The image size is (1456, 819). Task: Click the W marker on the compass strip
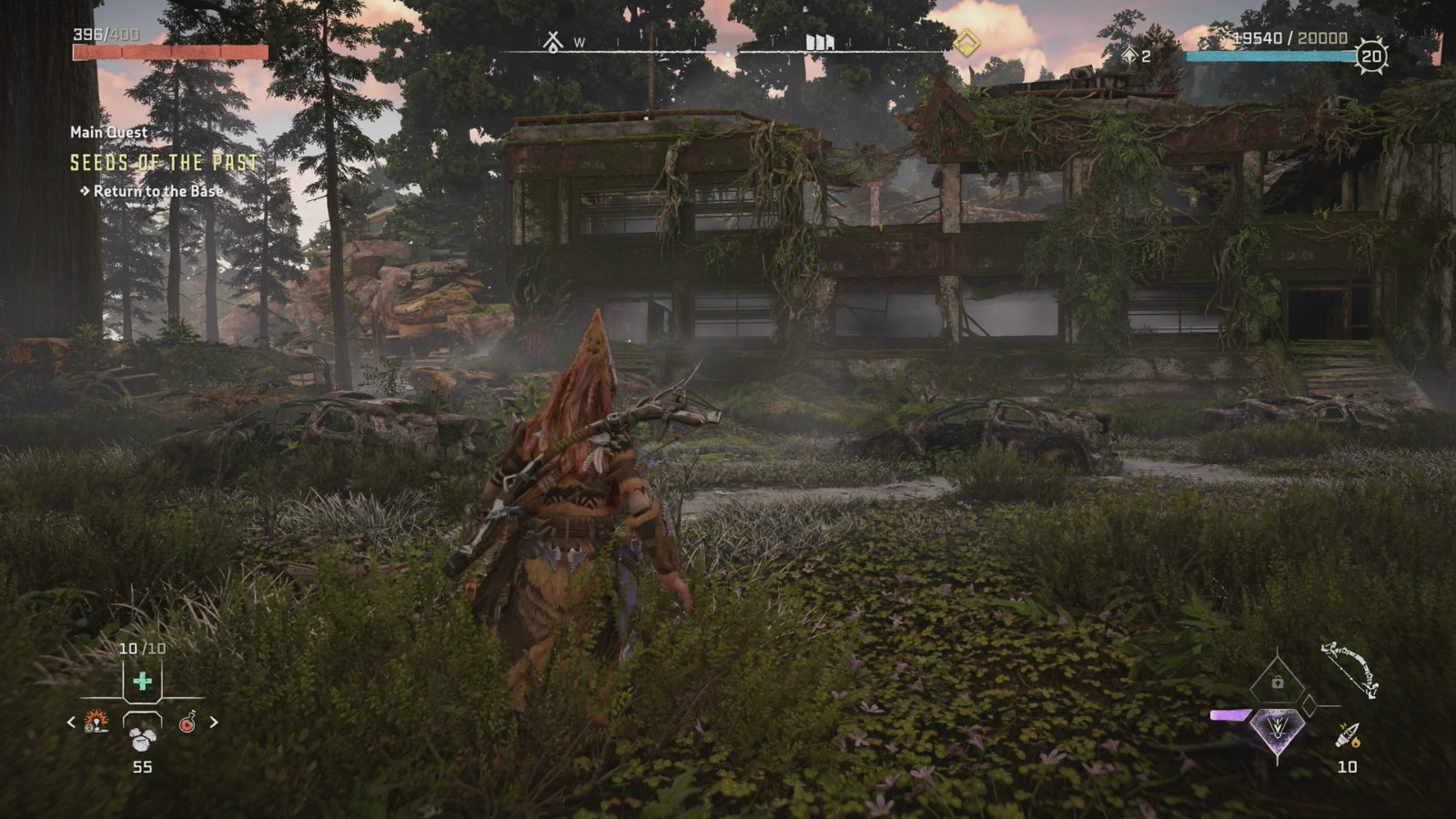pyautogui.click(x=580, y=42)
